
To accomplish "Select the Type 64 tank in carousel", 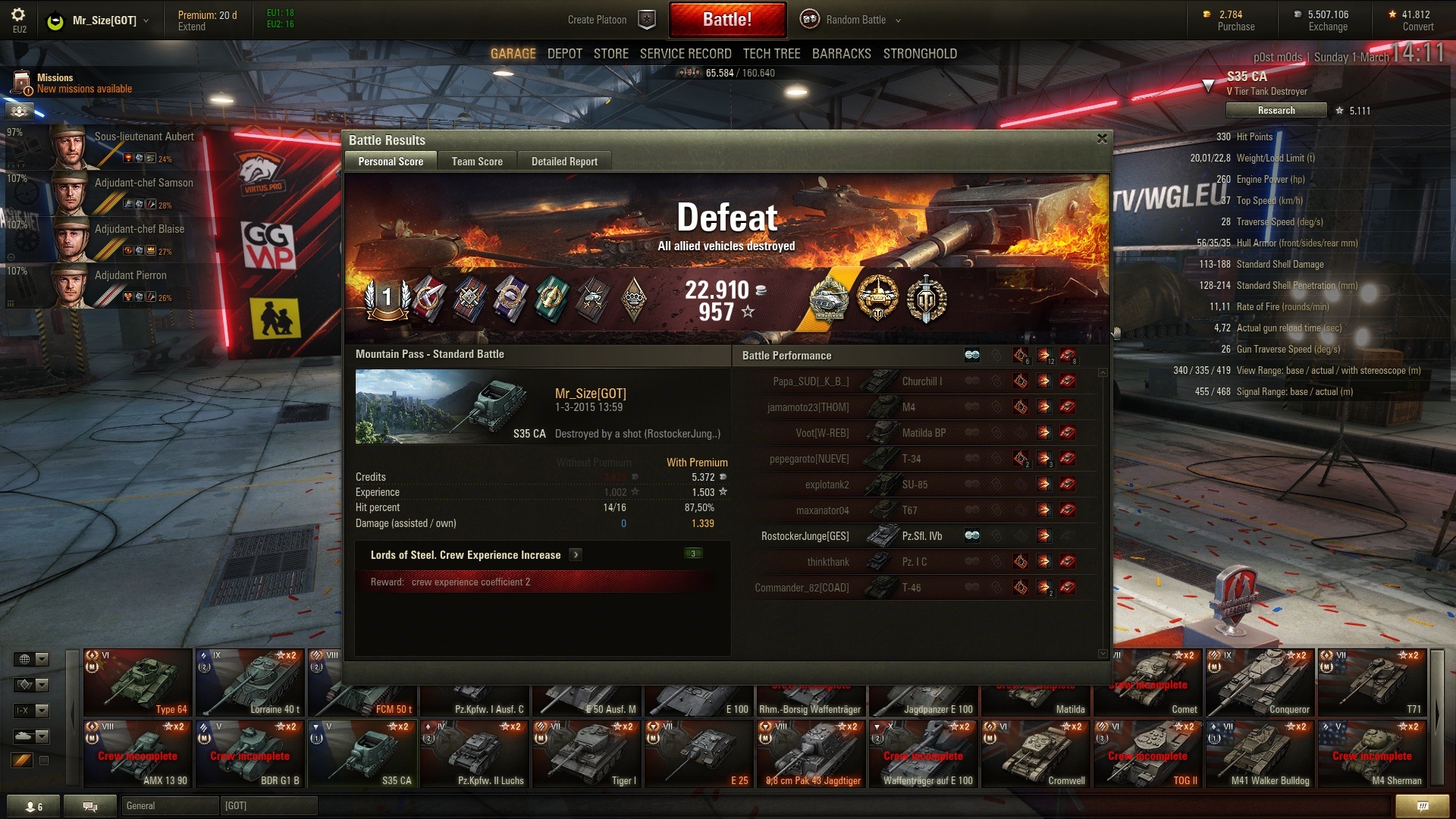I will [137, 682].
